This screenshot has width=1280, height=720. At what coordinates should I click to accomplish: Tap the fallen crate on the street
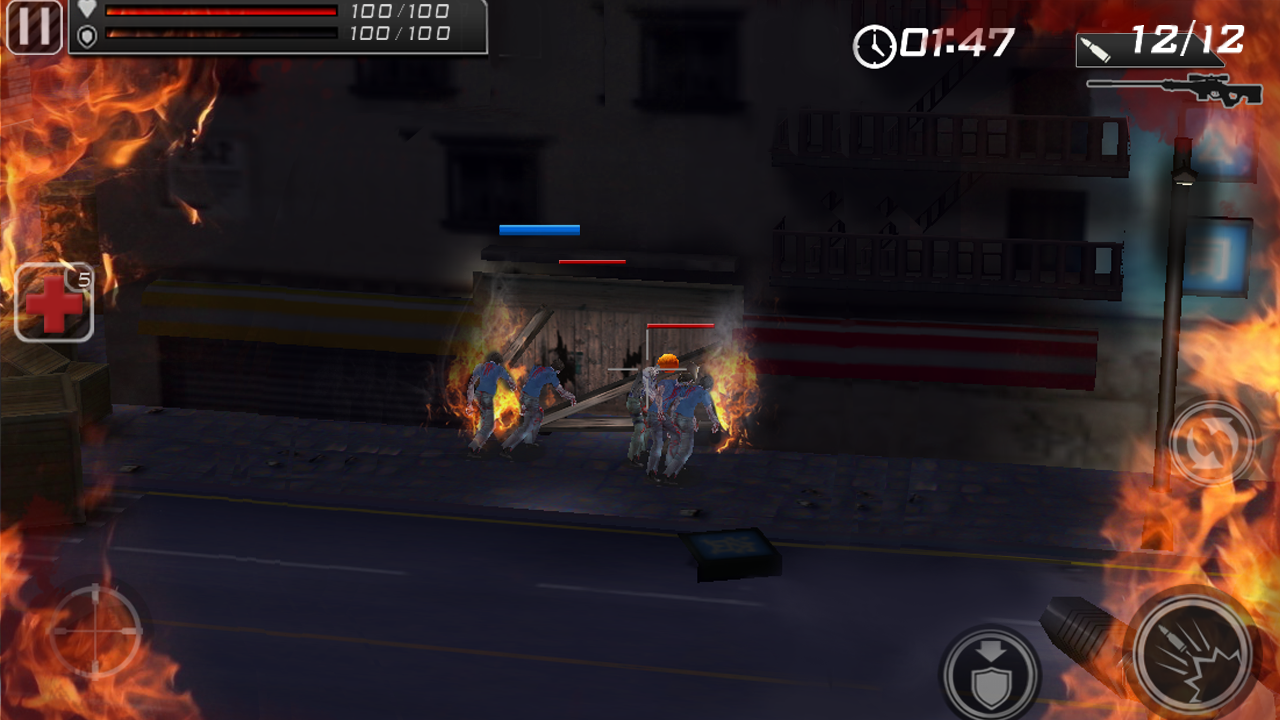[x=735, y=555]
